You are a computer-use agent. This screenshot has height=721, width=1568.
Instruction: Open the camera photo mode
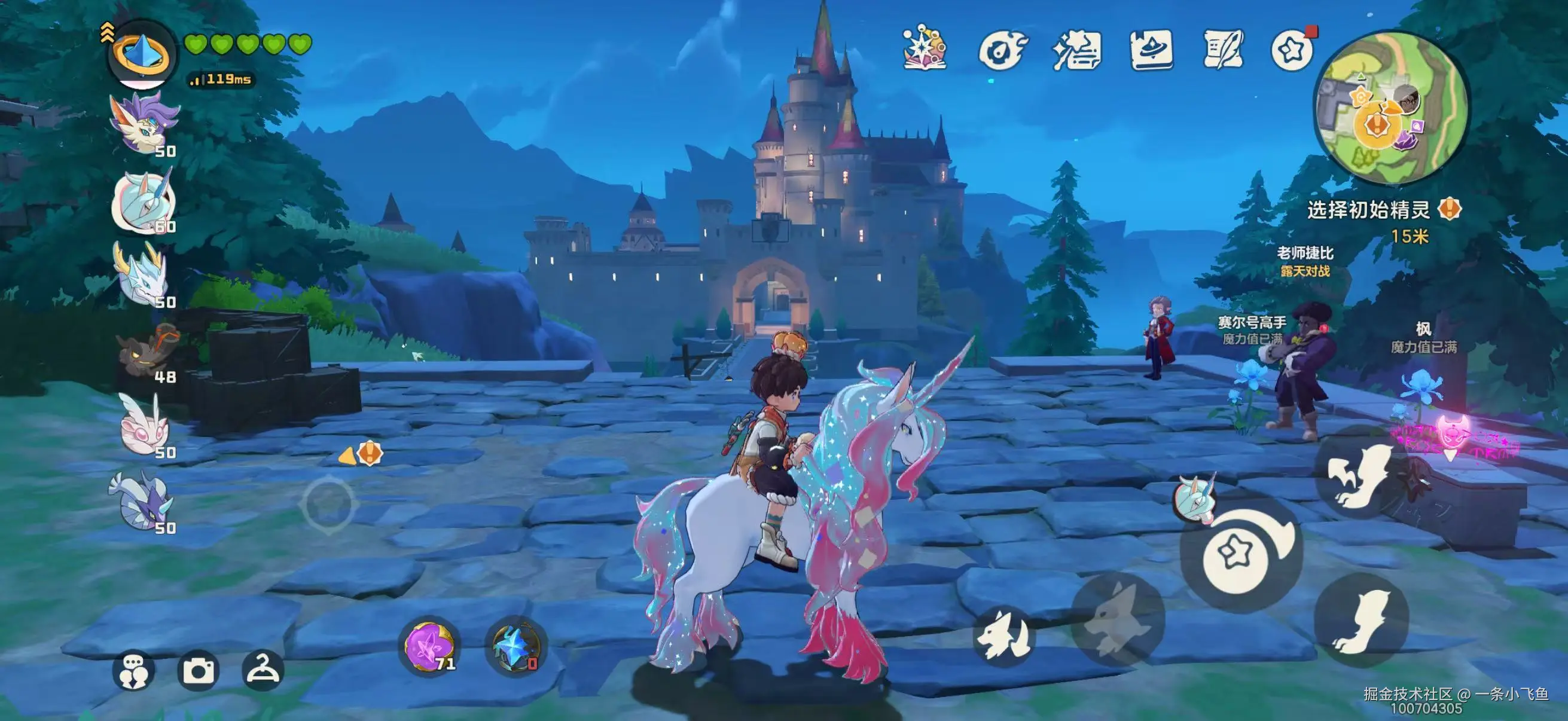click(199, 670)
